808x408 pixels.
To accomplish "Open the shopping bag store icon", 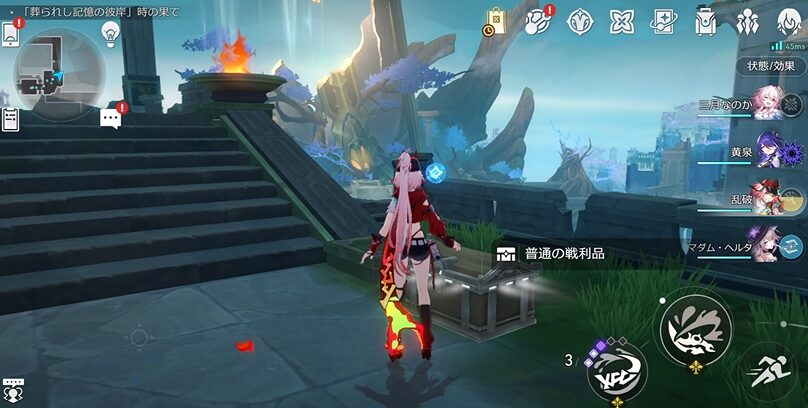I will [496, 20].
